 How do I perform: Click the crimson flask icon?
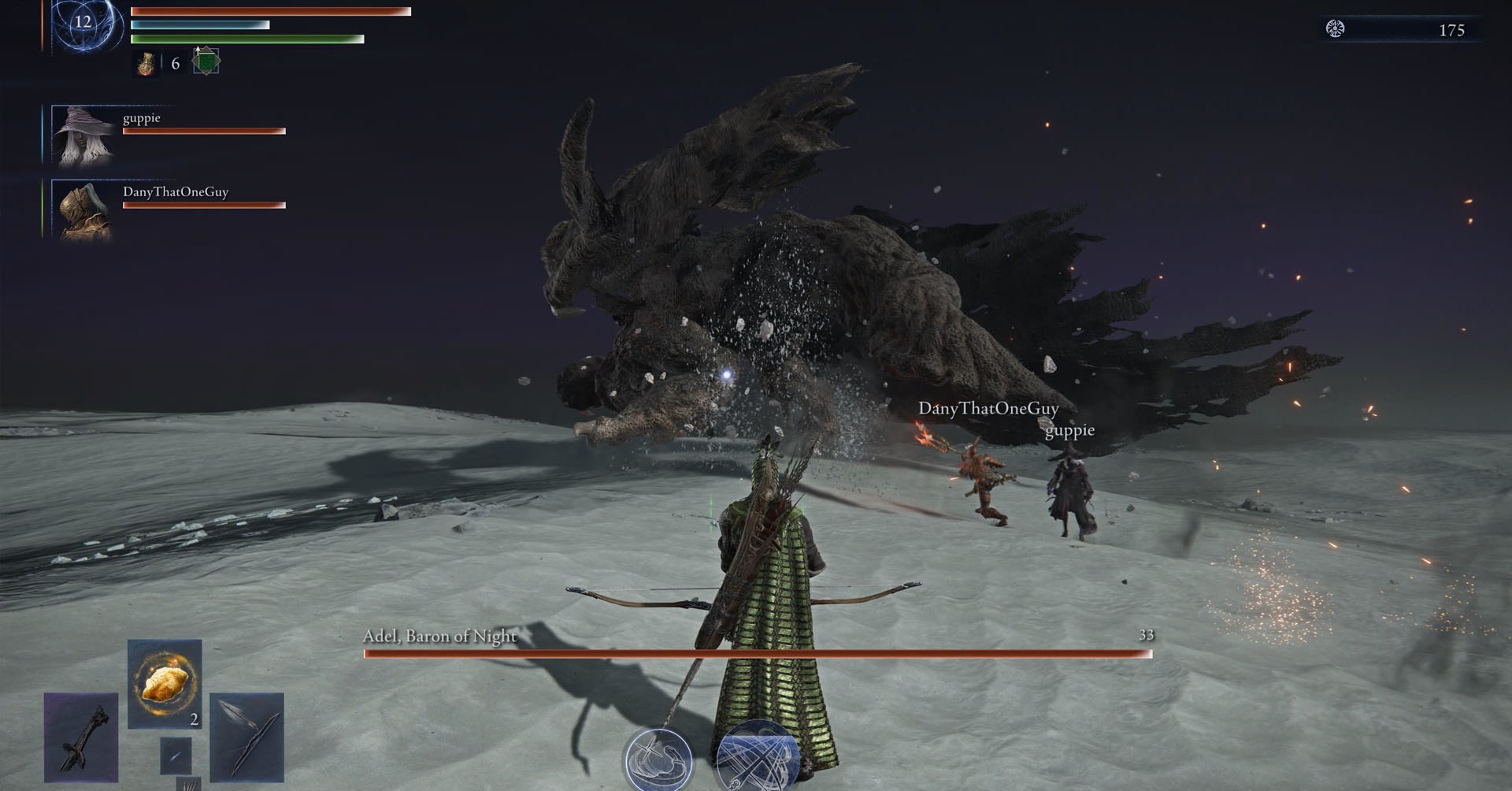point(146,64)
